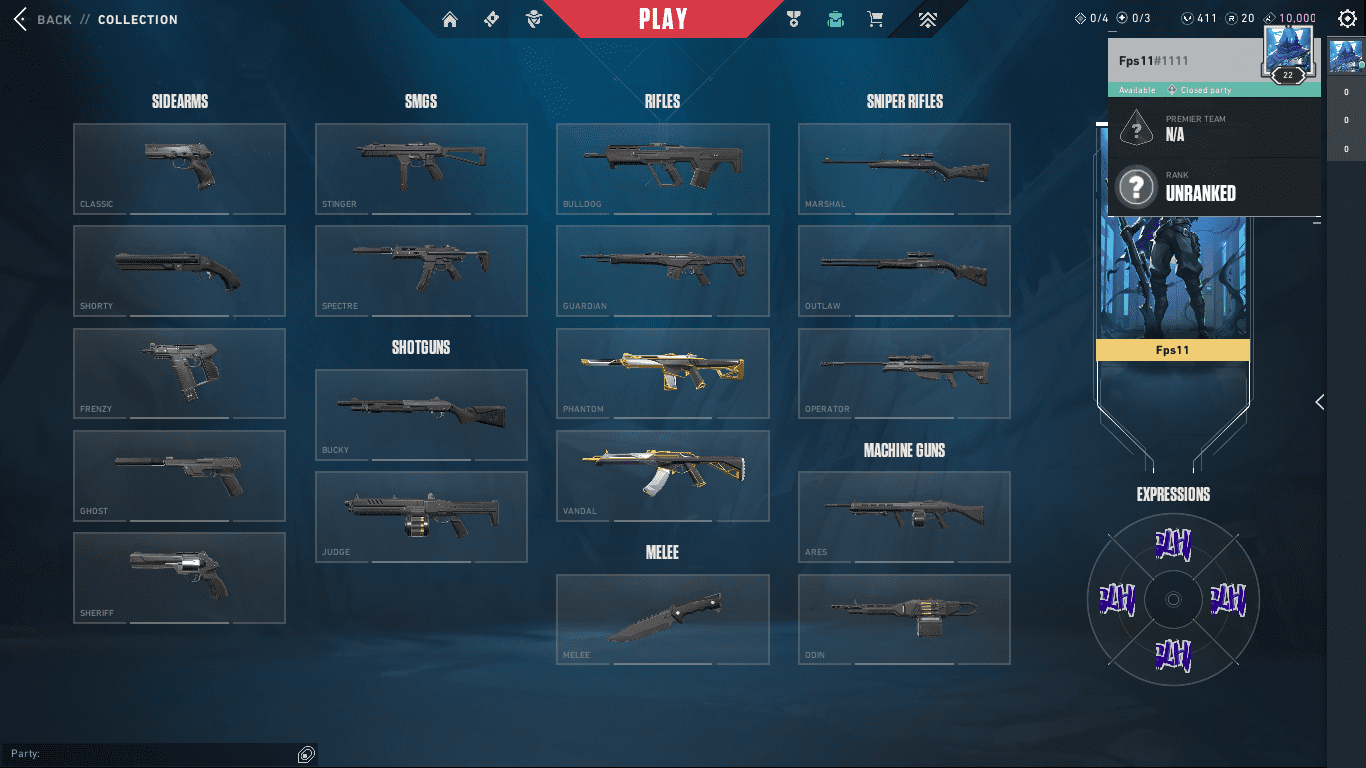The width and height of the screenshot is (1366, 768).
Task: Select the Agents icon in top navigation
Action: tap(534, 19)
